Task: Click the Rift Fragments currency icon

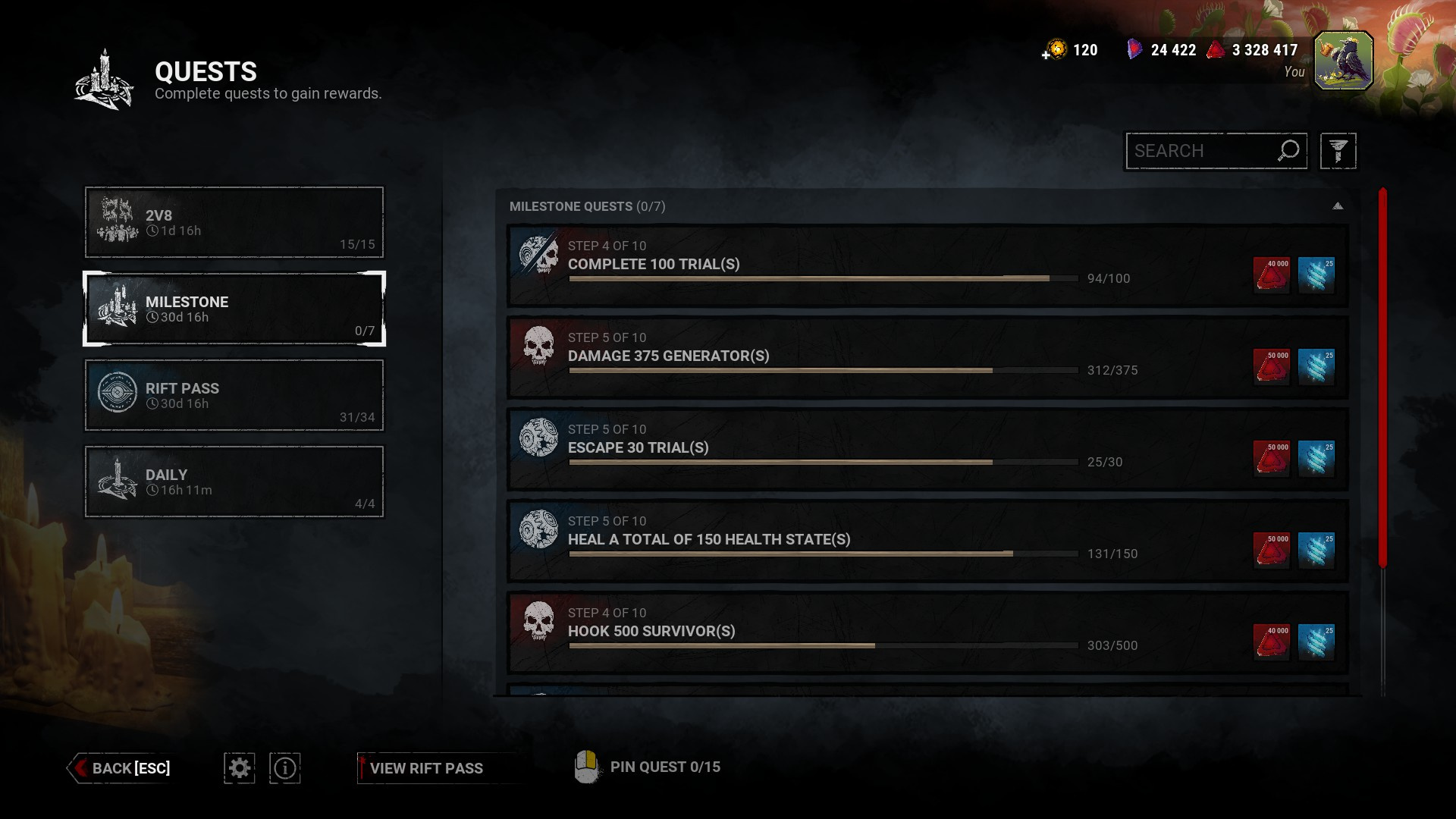Action: tap(1133, 49)
